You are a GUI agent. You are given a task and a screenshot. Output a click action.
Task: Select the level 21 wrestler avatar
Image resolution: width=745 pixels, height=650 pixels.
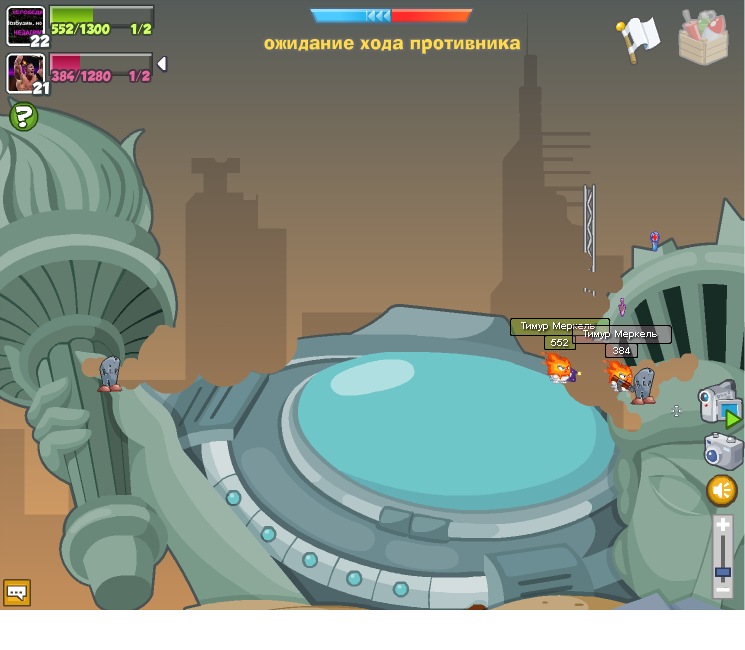25,72
